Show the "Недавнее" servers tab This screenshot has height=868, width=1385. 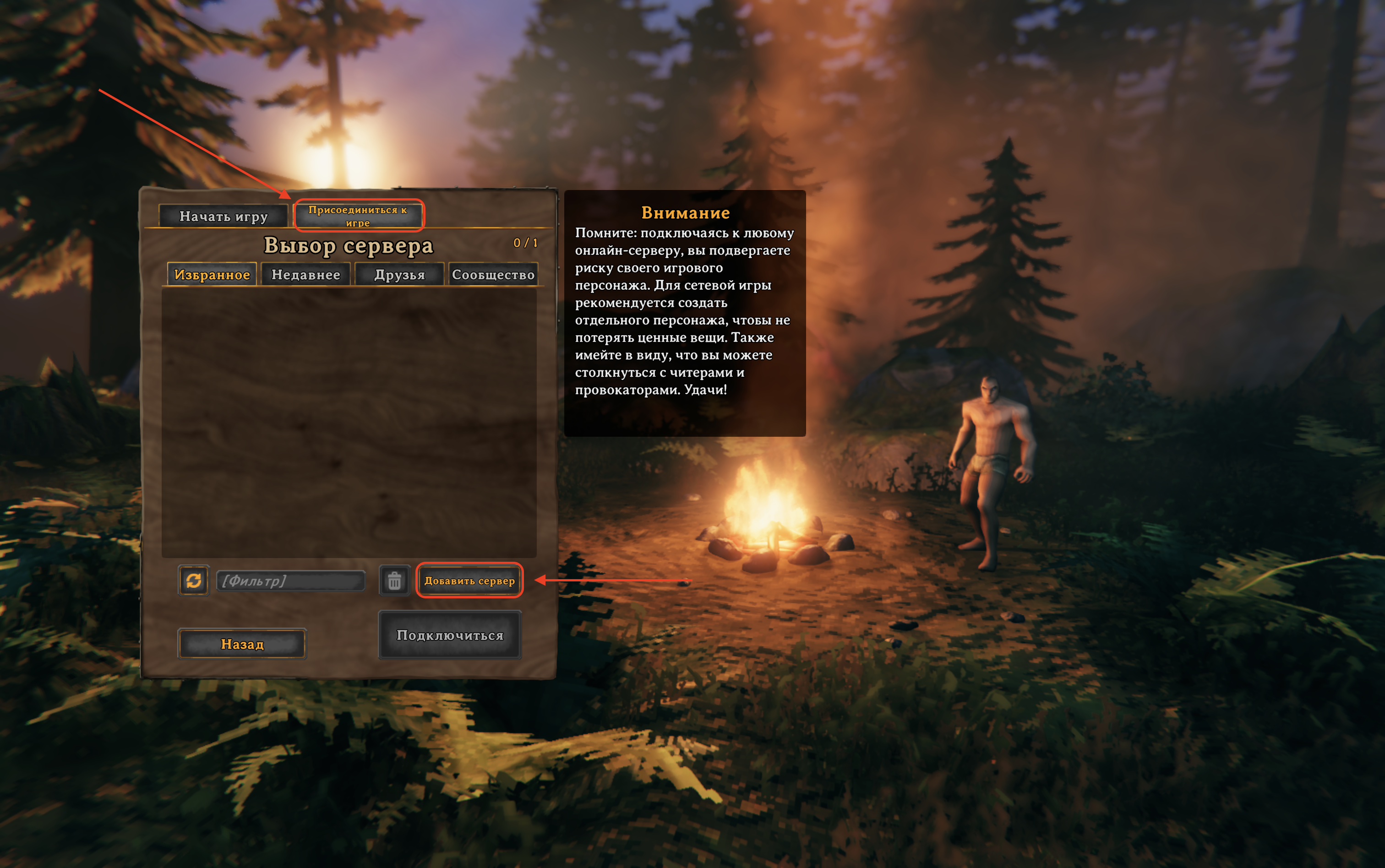pos(305,274)
